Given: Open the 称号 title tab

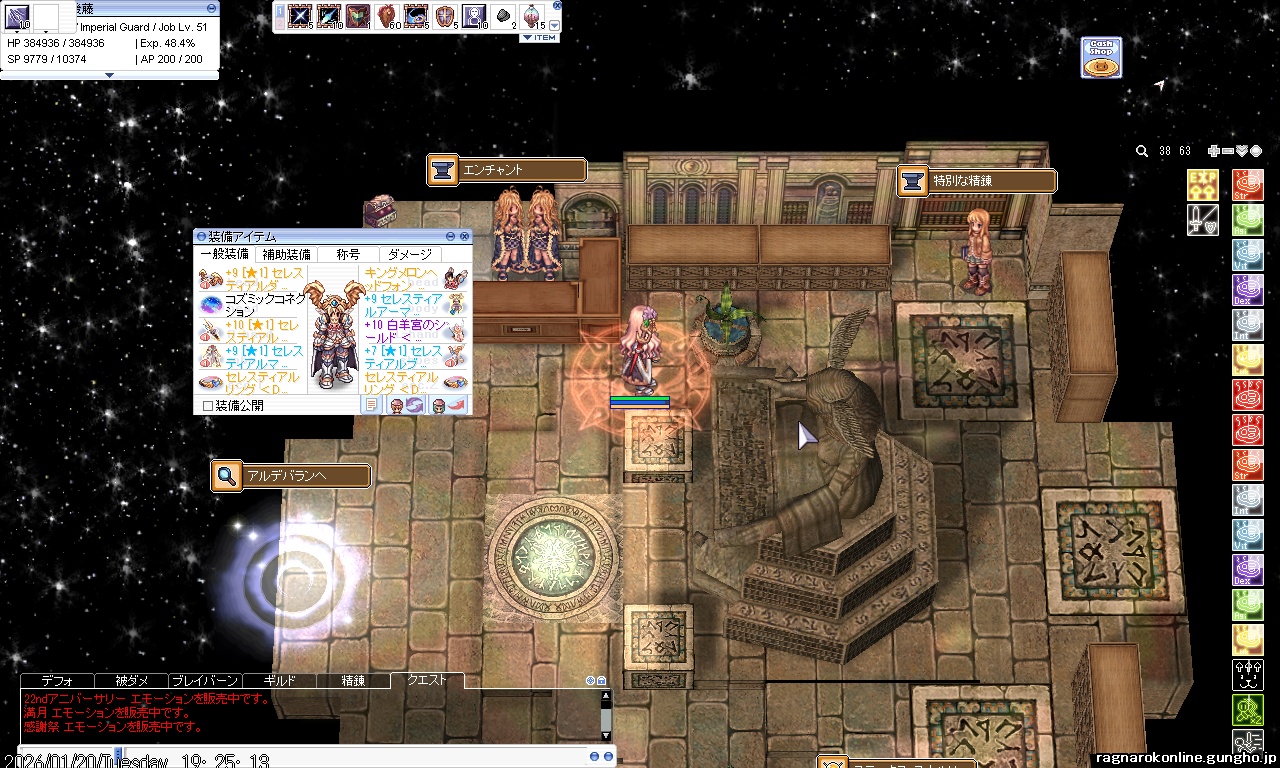Looking at the screenshot, I should point(348,255).
